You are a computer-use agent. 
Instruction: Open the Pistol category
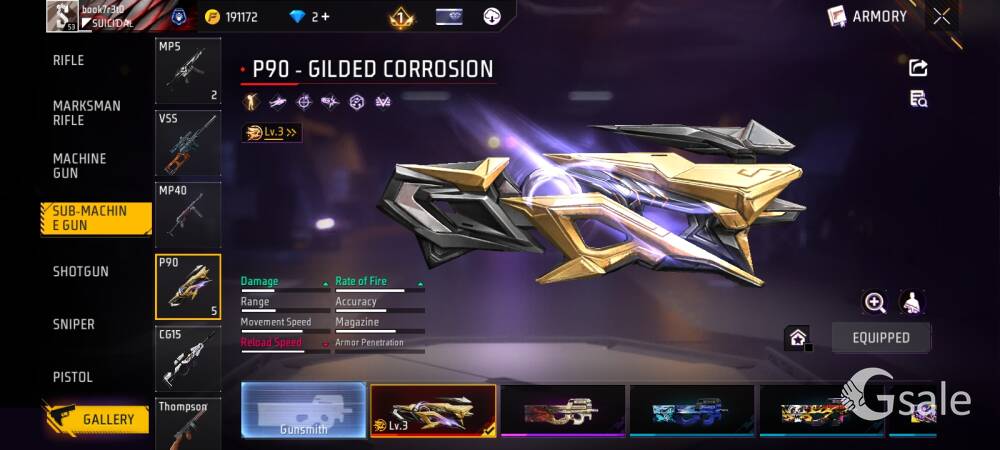pos(73,378)
